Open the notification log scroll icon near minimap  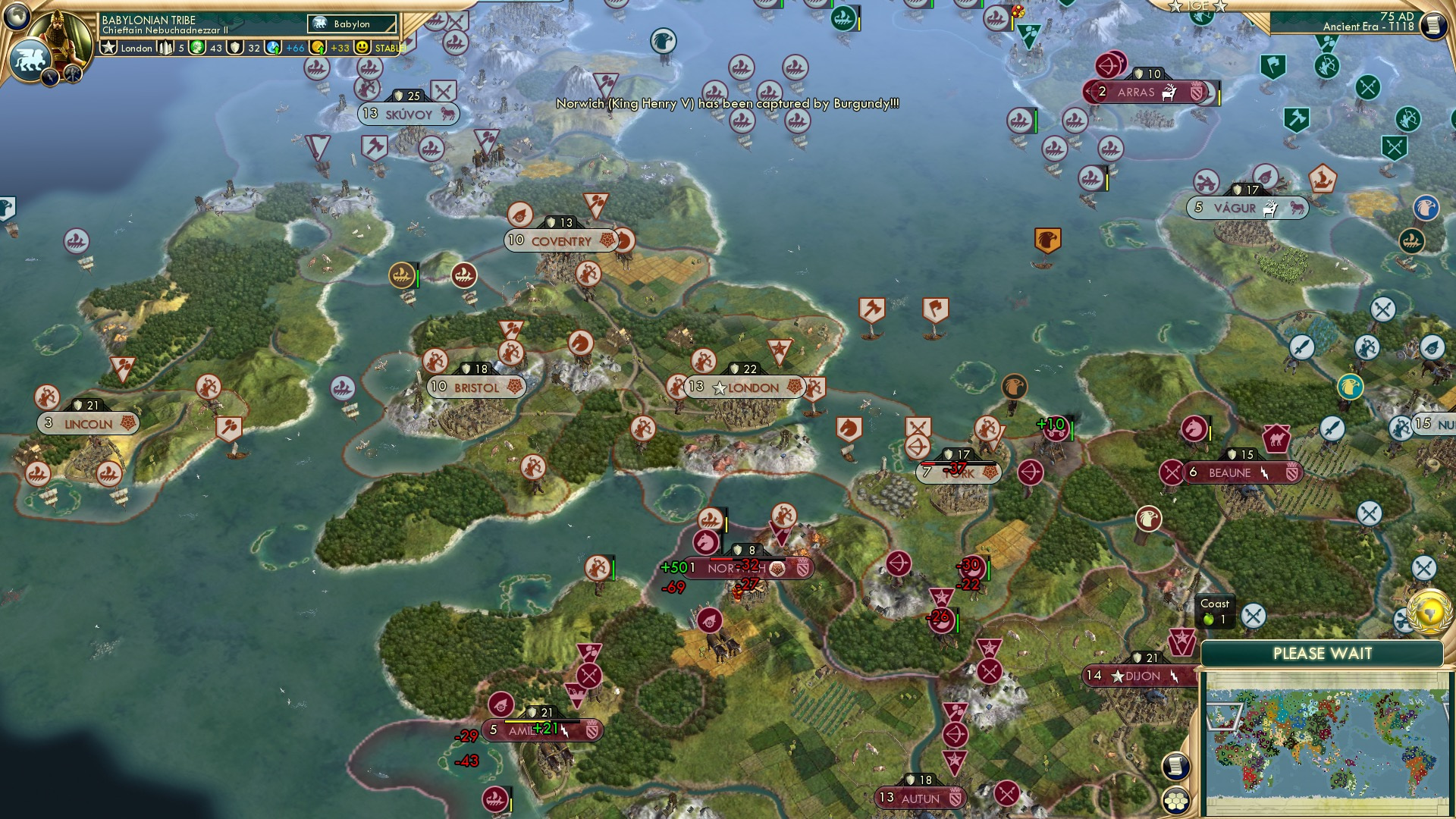pos(1176,766)
